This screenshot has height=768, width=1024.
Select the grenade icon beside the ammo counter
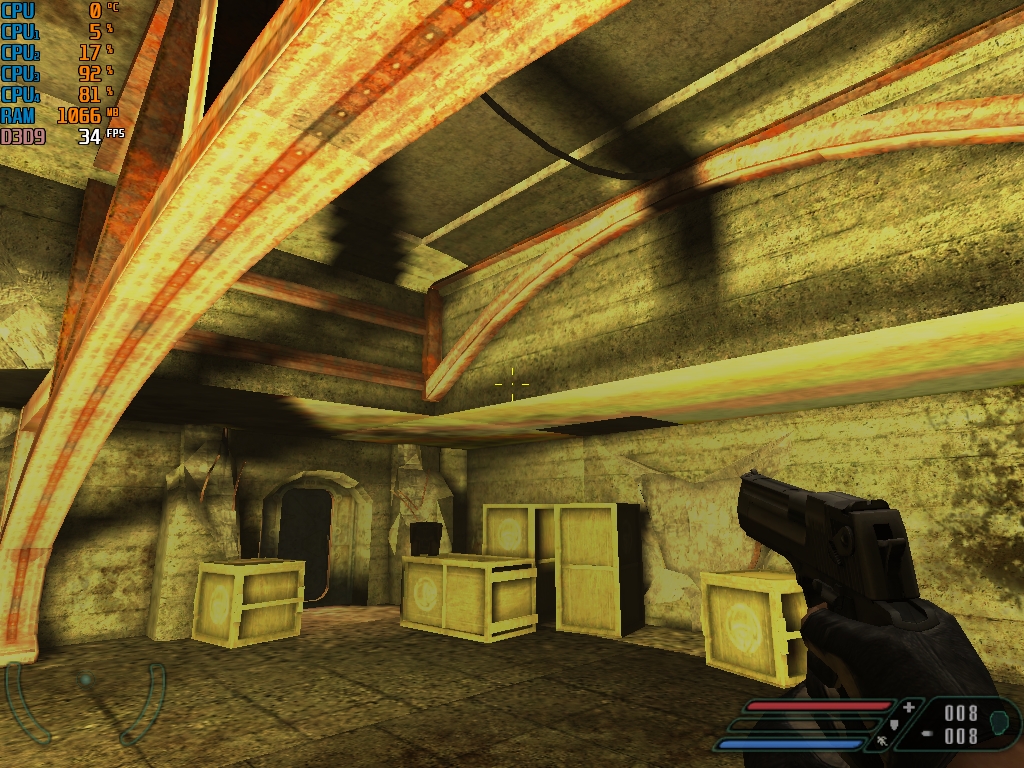pos(998,722)
